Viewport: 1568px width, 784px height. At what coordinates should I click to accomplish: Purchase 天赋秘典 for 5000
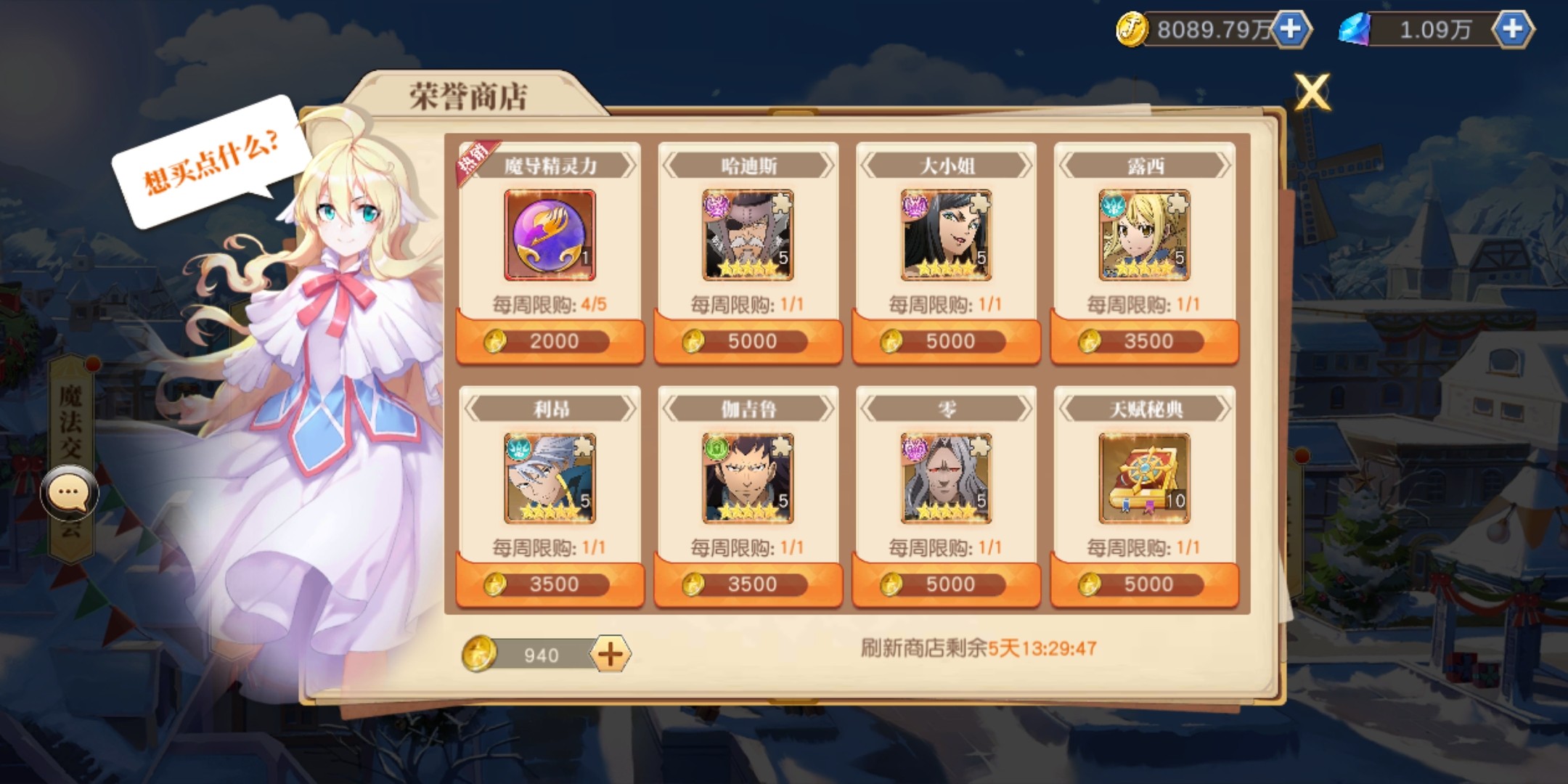pos(1144,584)
